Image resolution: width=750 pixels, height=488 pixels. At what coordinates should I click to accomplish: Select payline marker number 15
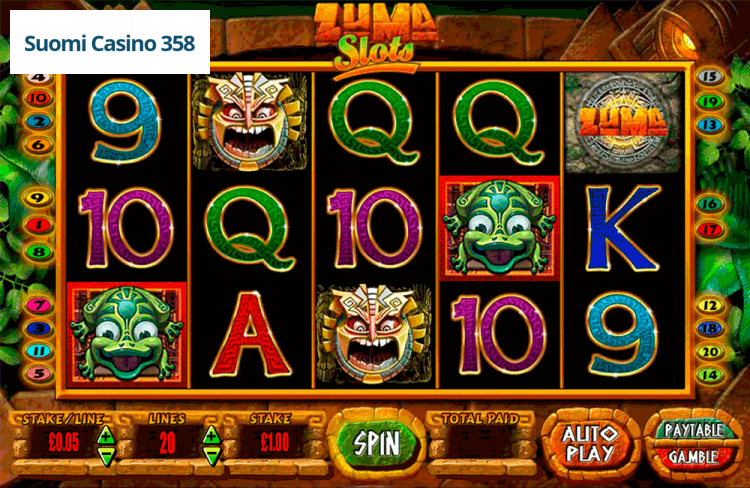(x=709, y=76)
